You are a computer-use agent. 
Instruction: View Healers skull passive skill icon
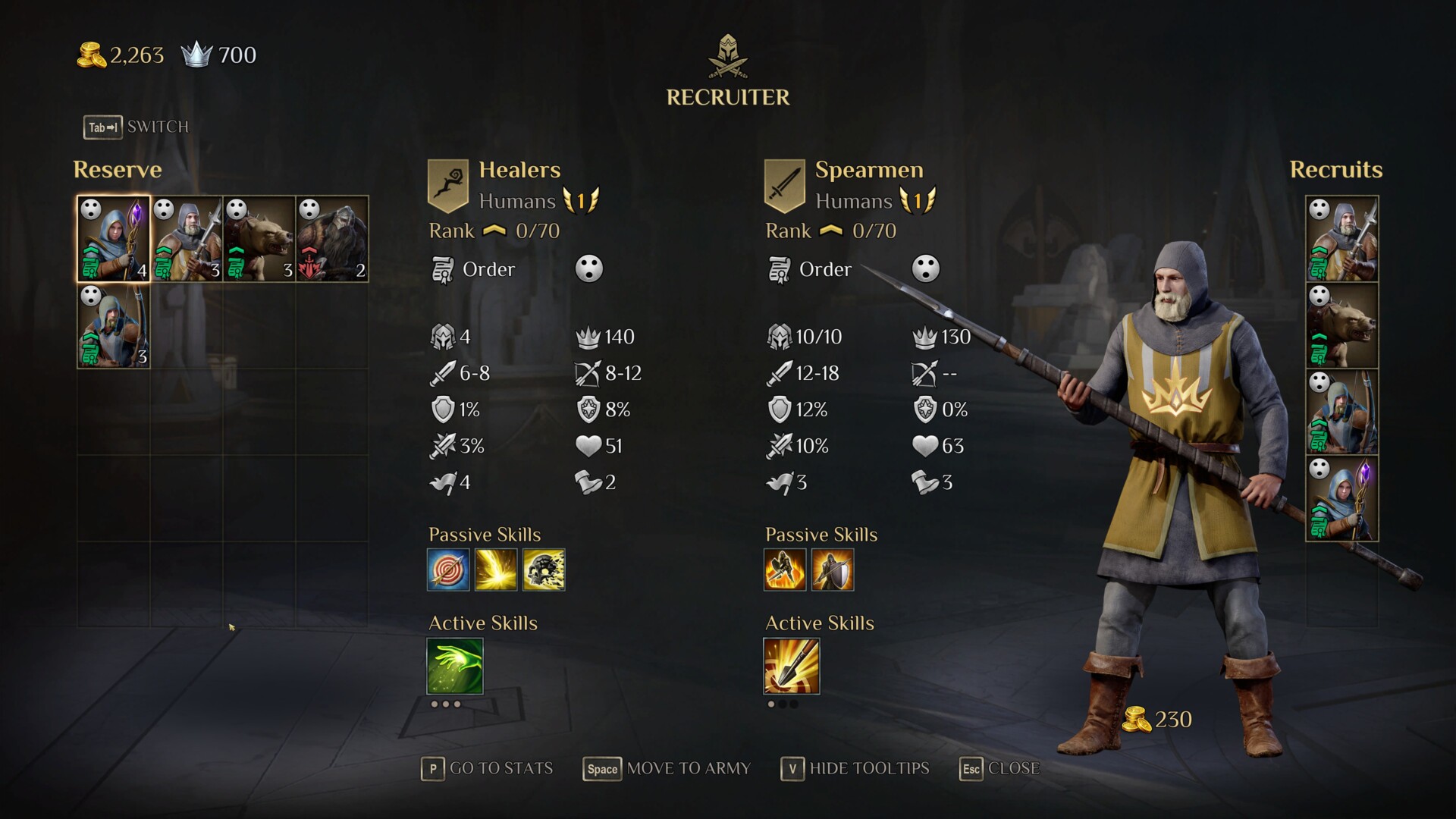click(x=544, y=570)
